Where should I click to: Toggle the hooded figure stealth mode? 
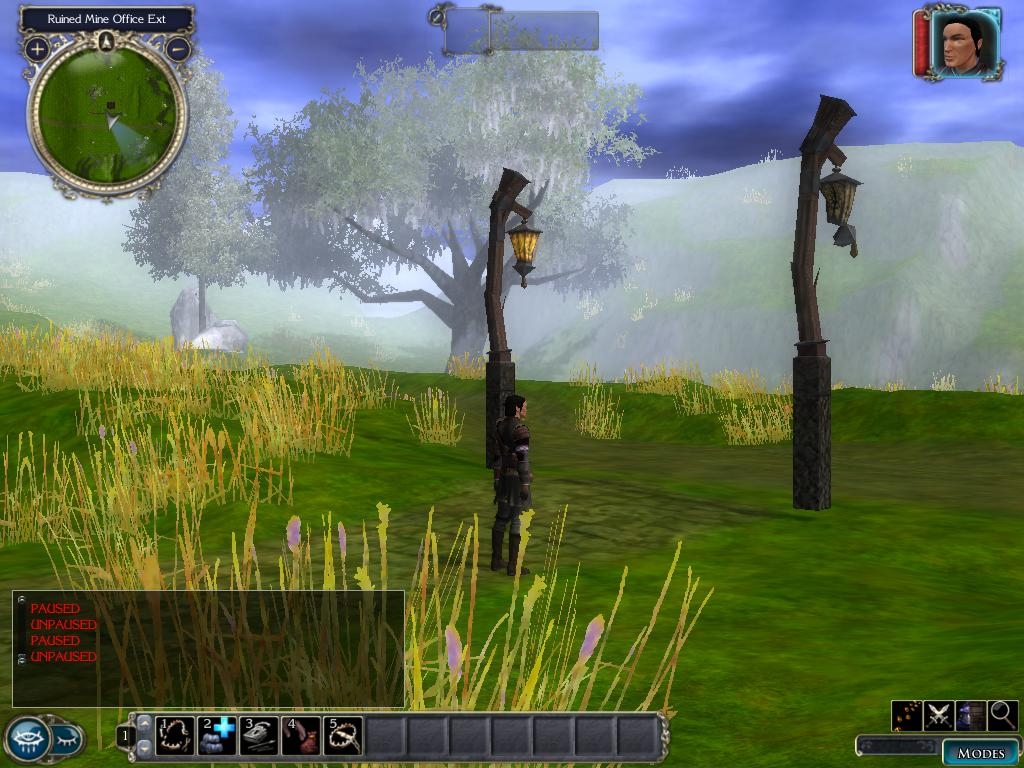click(971, 715)
